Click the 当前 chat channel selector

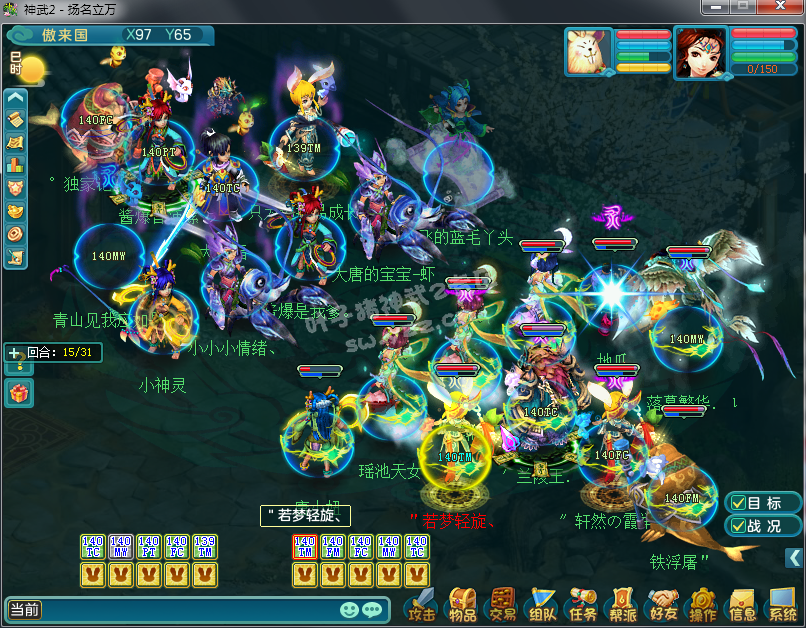[25, 609]
